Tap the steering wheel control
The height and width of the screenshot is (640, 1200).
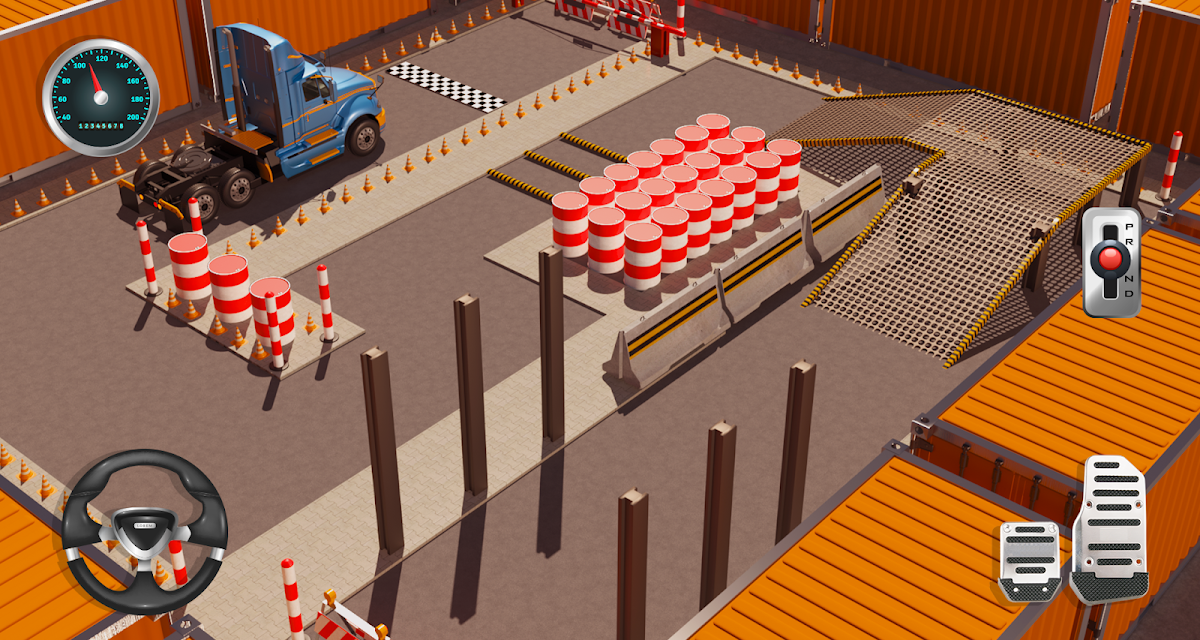[144, 531]
